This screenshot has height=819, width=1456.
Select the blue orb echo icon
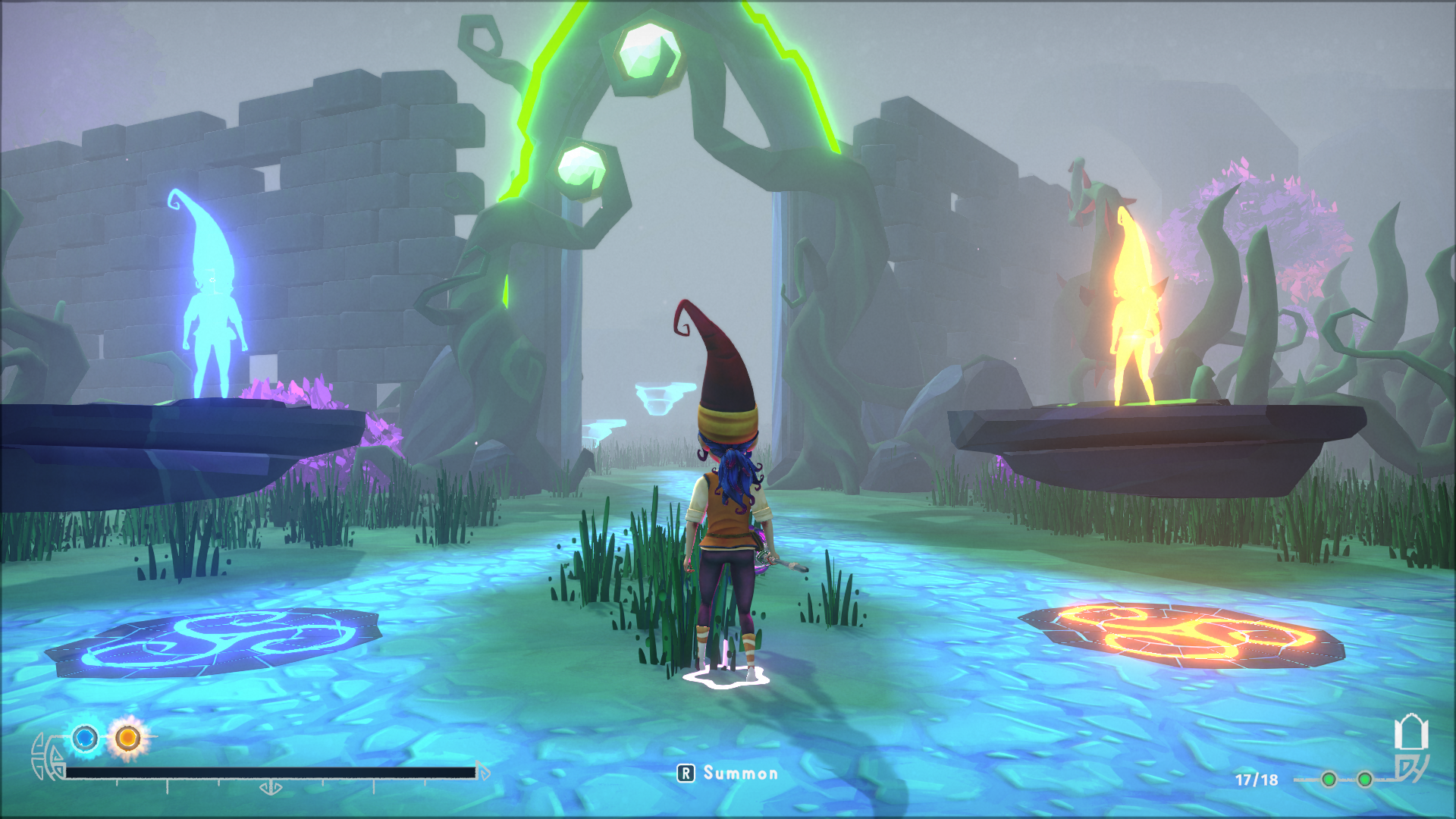click(85, 737)
